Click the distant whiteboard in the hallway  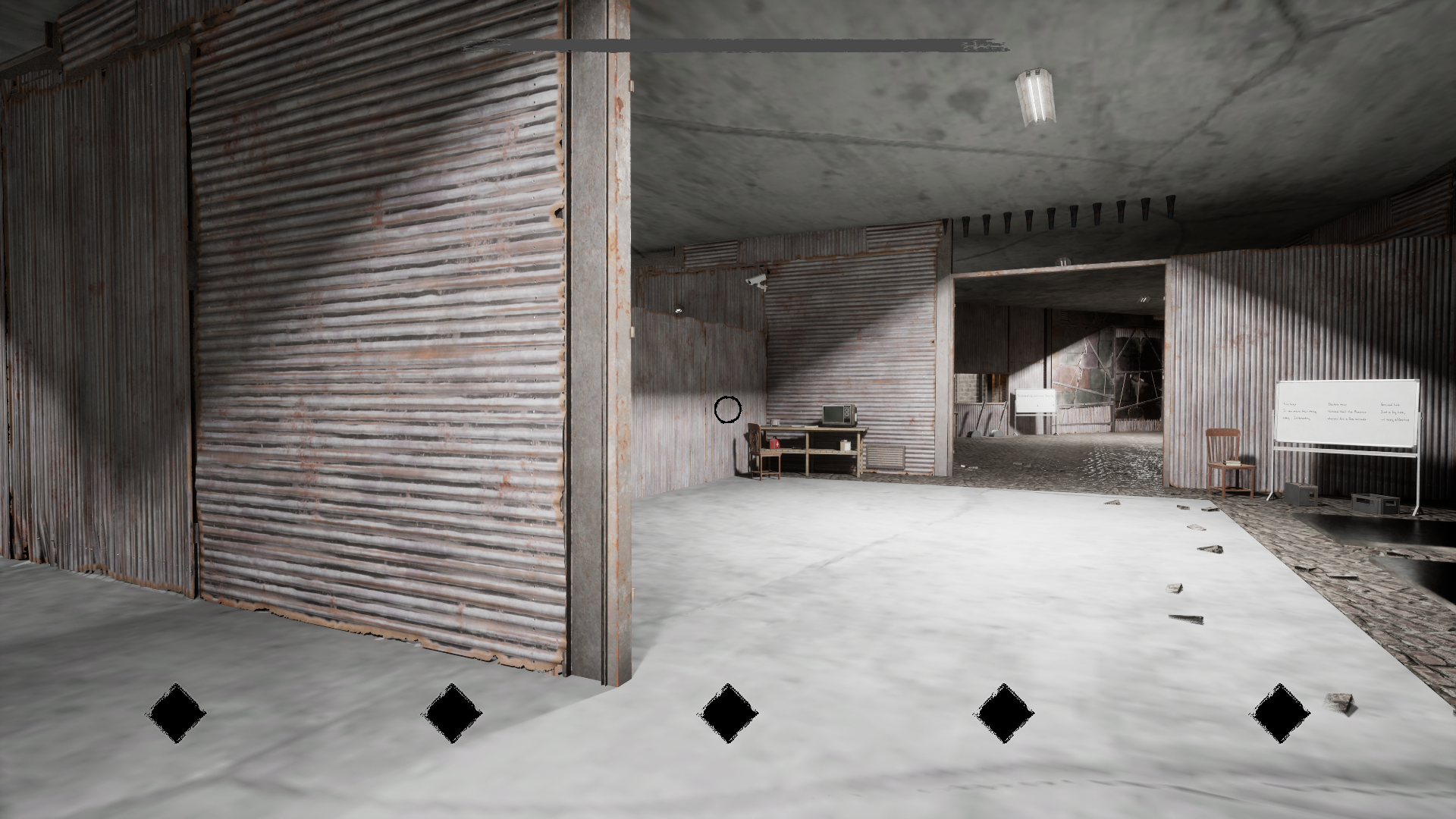[1035, 402]
